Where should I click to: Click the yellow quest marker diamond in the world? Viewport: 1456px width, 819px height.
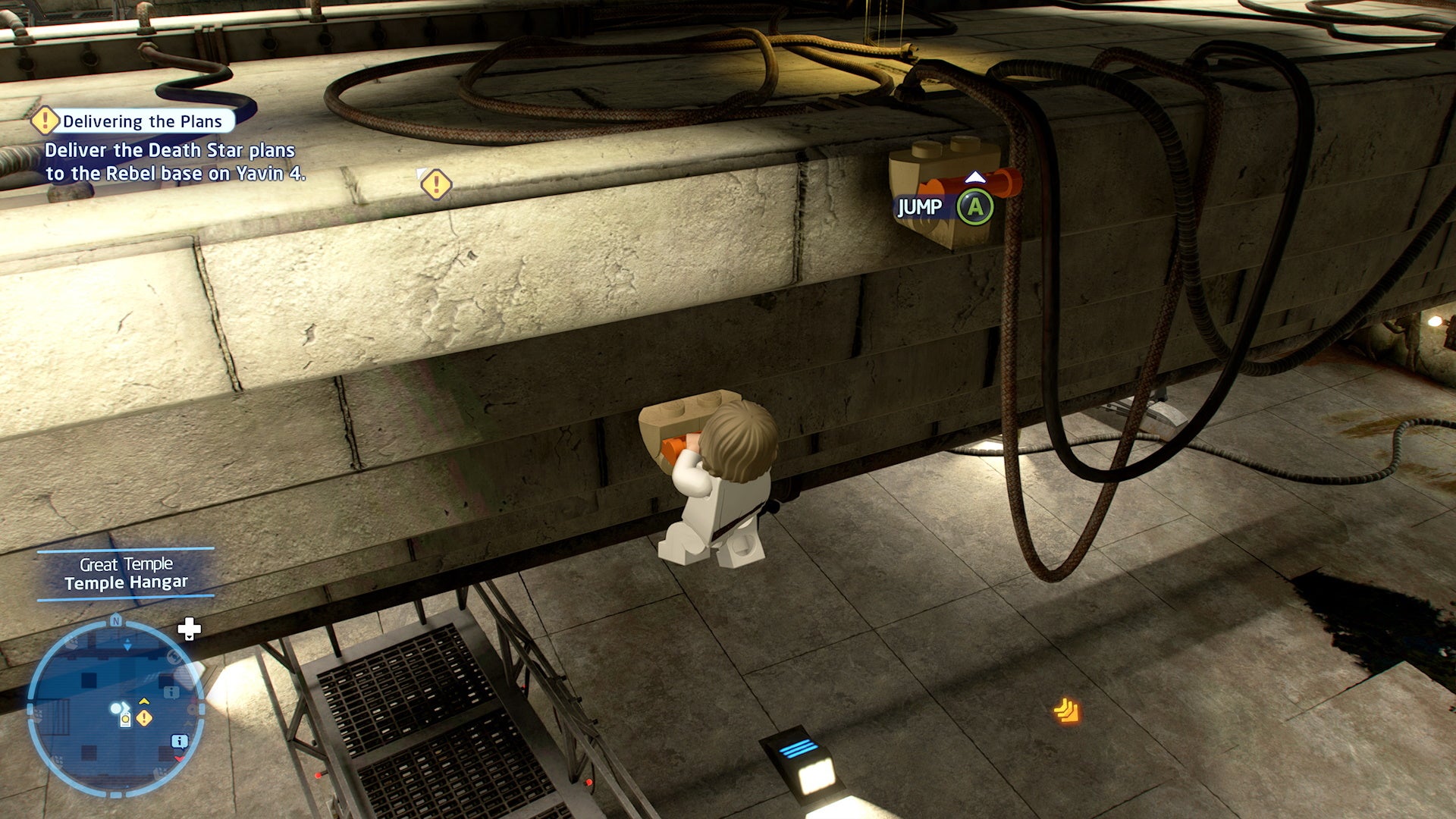(x=436, y=184)
